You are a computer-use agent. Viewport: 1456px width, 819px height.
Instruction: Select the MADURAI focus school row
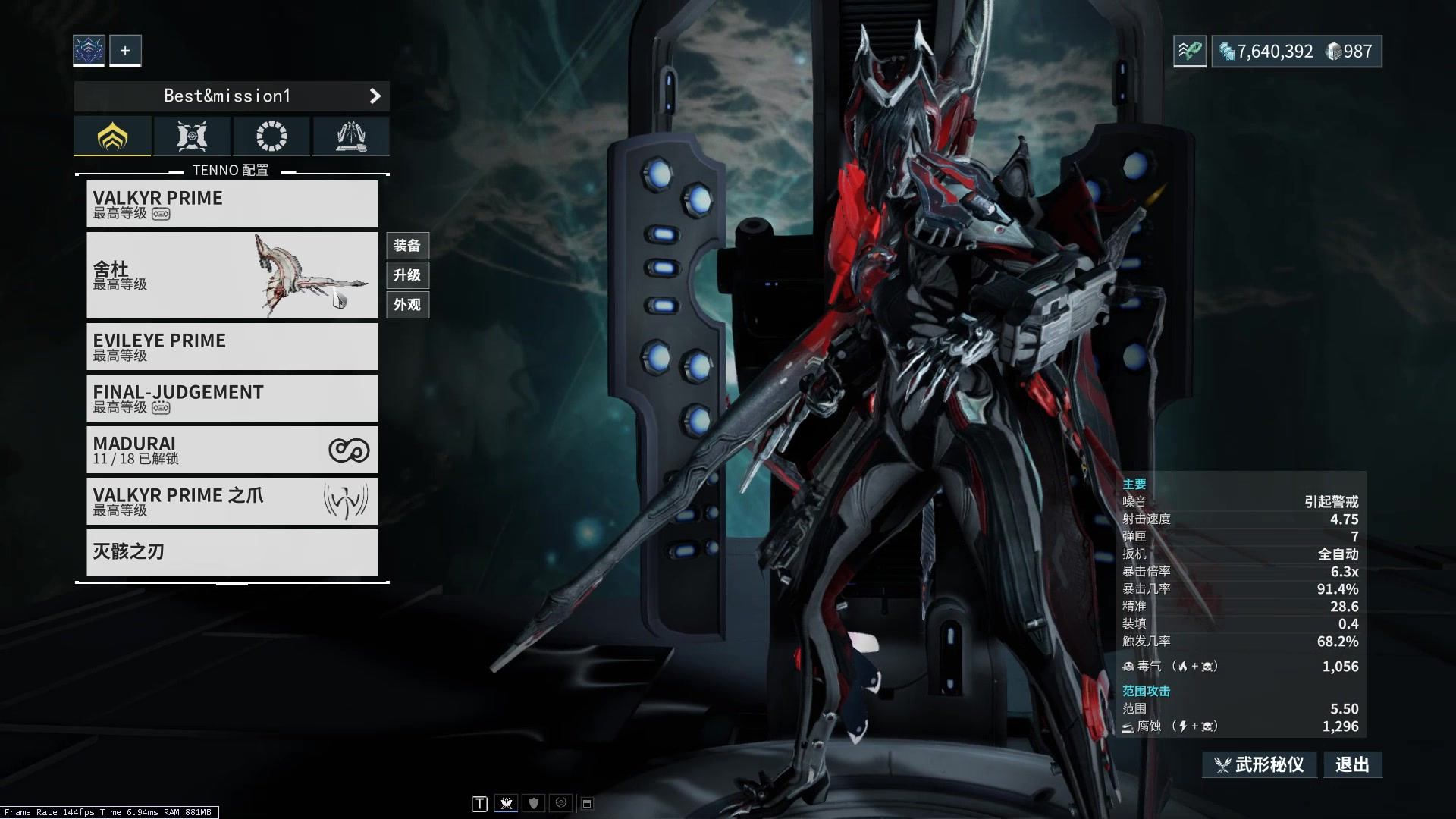click(x=232, y=450)
